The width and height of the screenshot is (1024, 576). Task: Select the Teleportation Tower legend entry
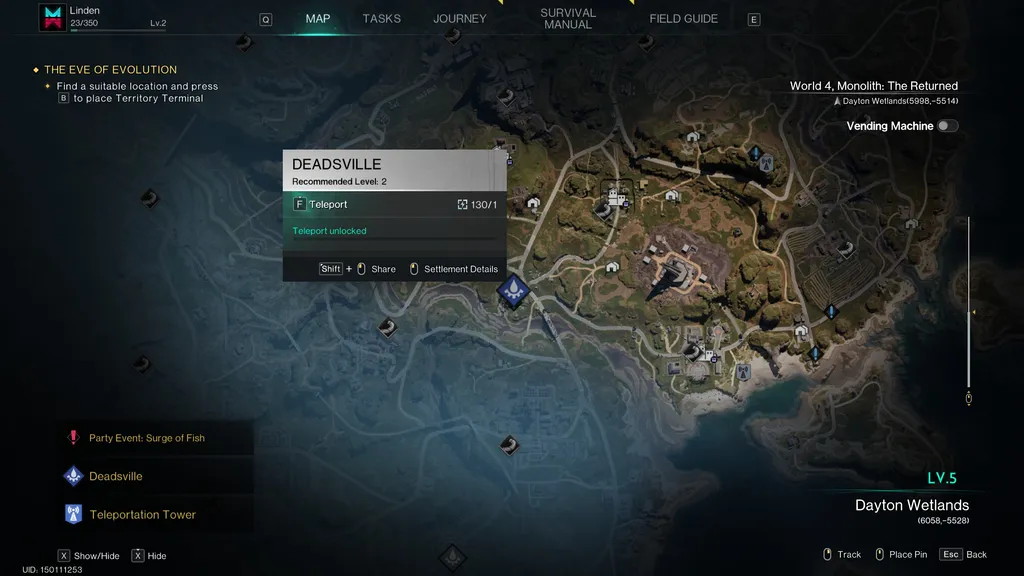[x=142, y=515]
